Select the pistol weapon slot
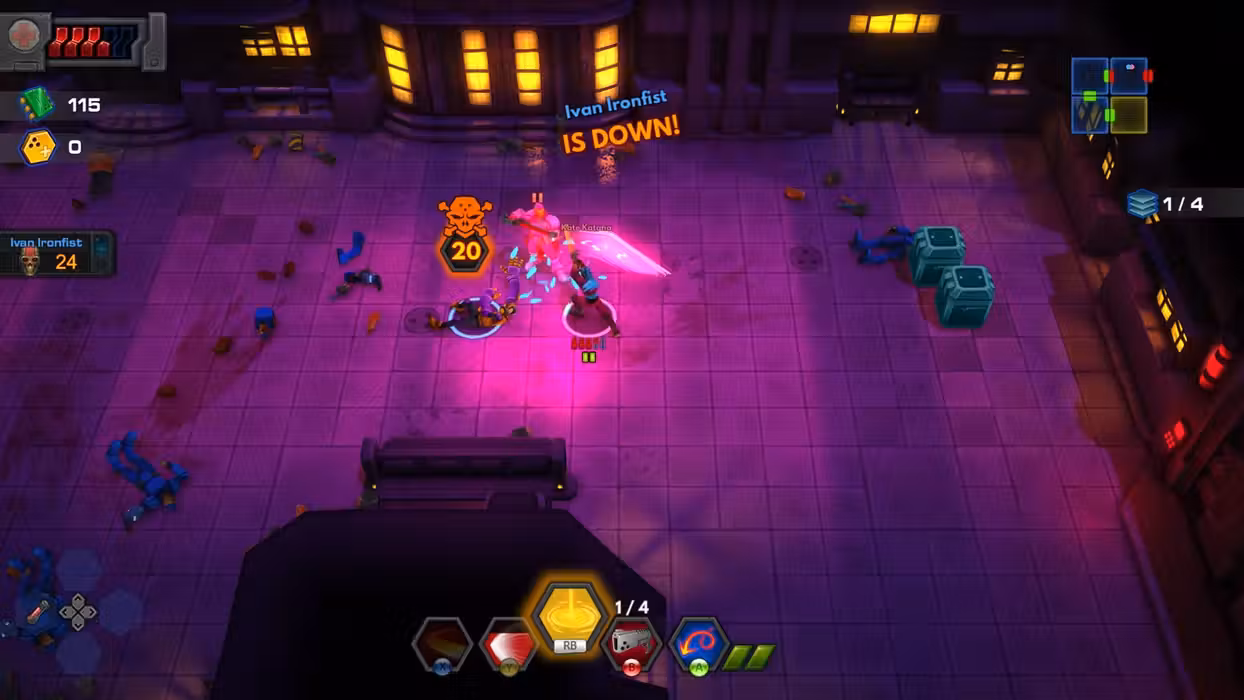Viewport: 1244px width, 700px height. (632, 643)
